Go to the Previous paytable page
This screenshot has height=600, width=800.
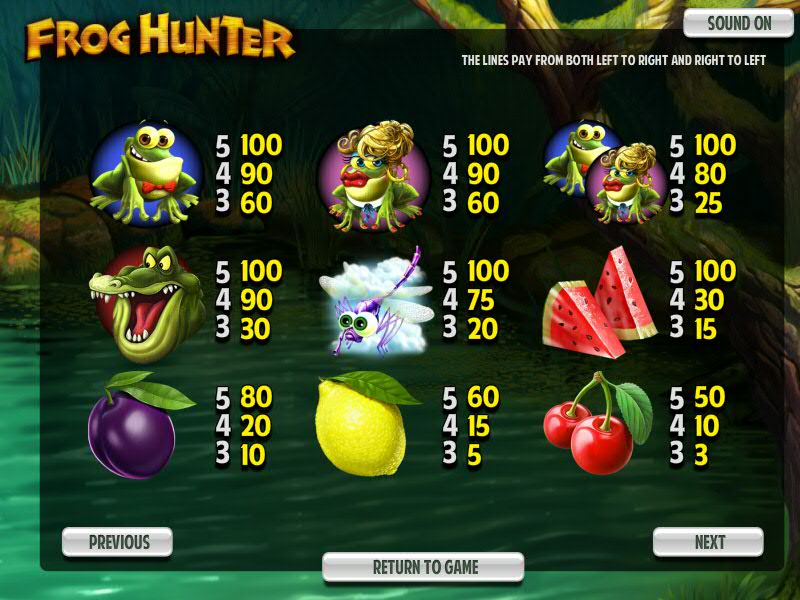point(118,542)
